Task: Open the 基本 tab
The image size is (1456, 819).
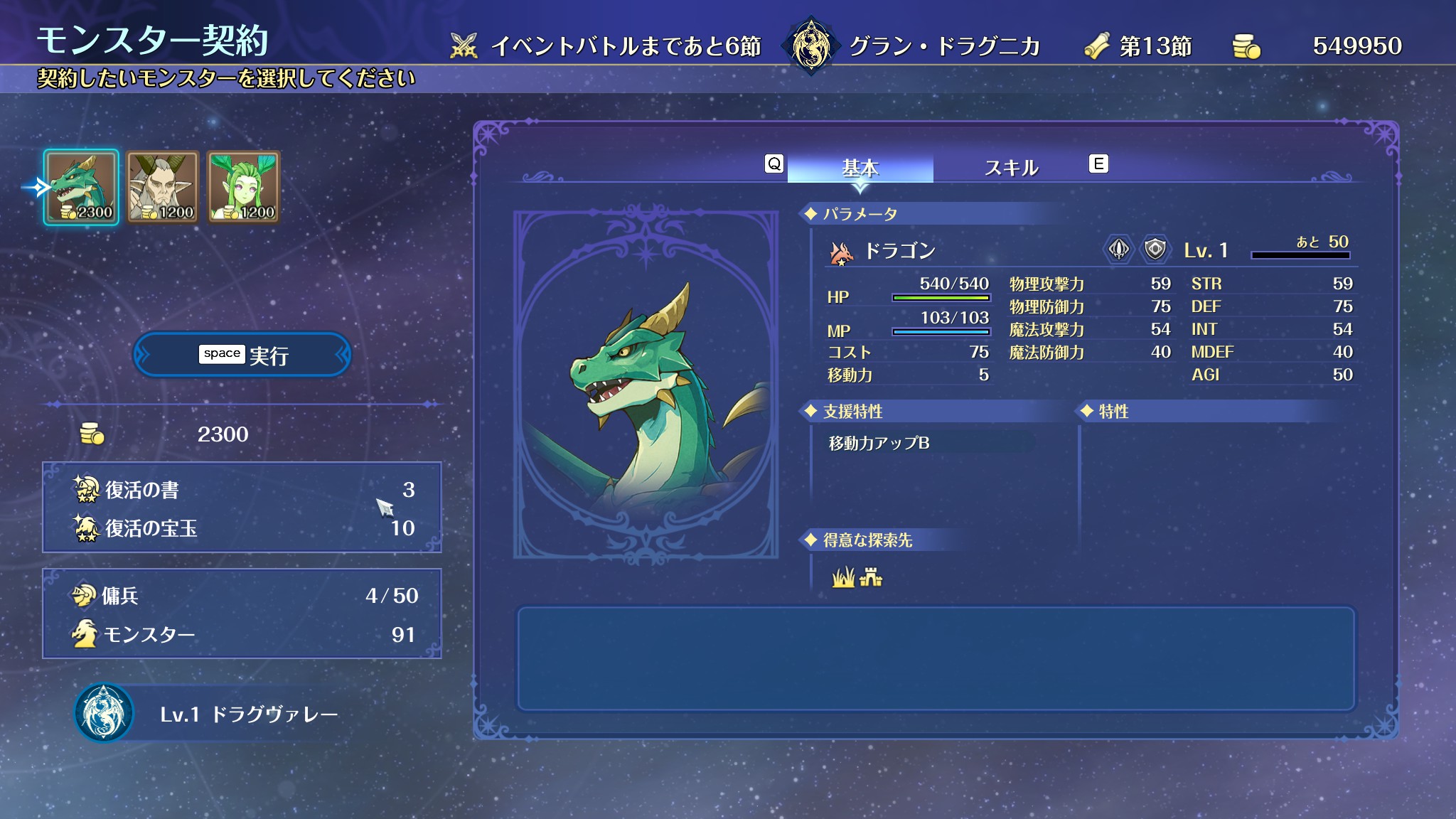Action: coord(860,168)
